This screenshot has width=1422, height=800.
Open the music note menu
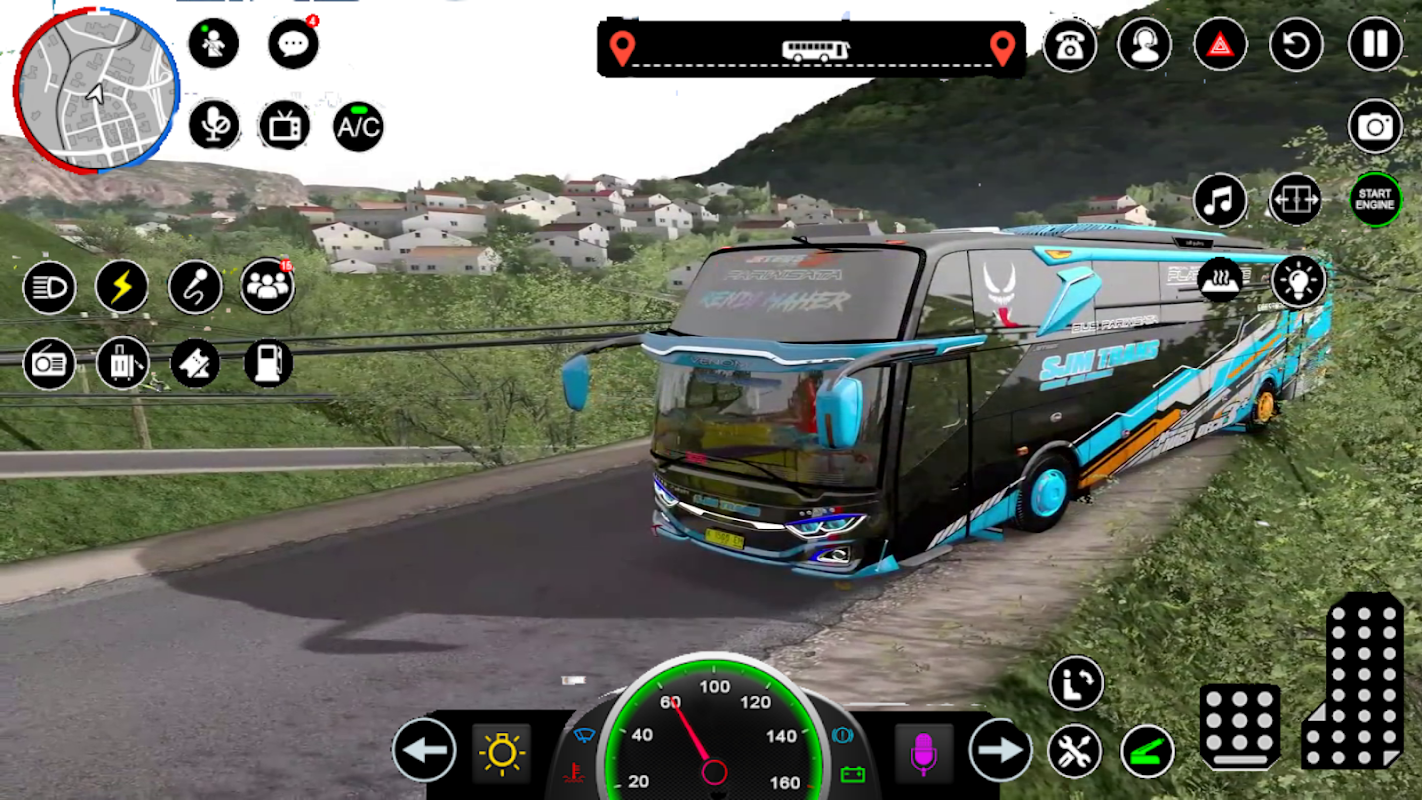coord(1220,200)
